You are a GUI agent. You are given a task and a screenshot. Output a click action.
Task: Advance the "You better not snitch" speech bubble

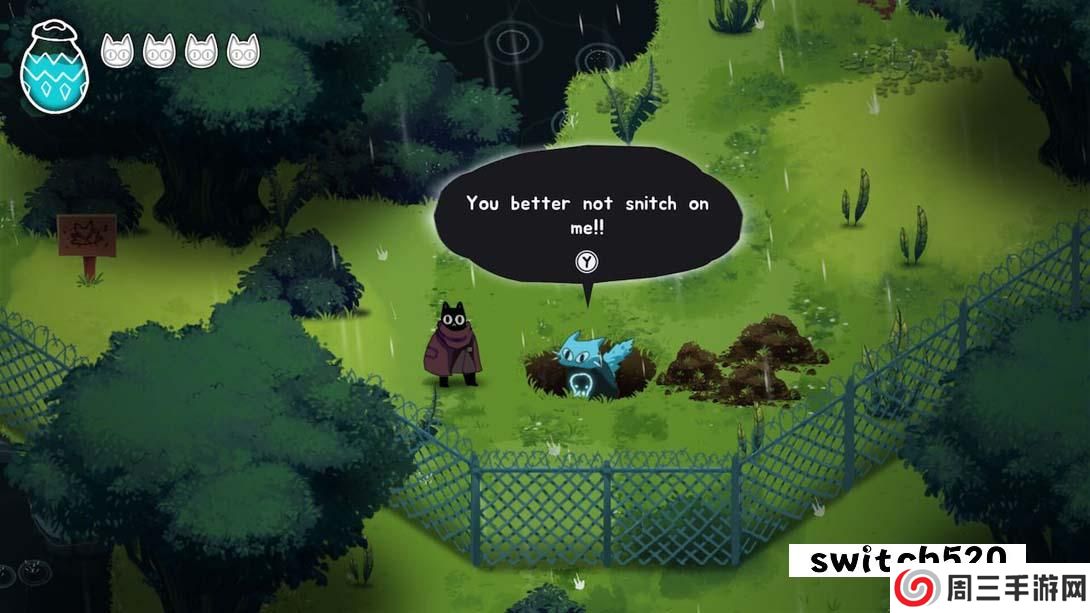(587, 263)
